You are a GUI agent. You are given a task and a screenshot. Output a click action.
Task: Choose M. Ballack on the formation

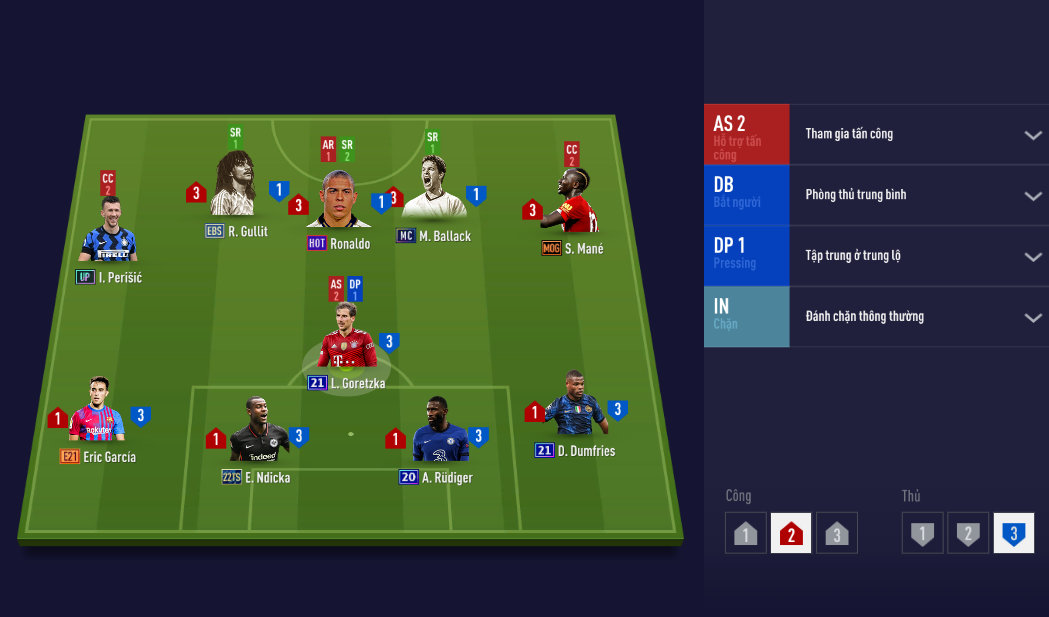click(x=432, y=191)
